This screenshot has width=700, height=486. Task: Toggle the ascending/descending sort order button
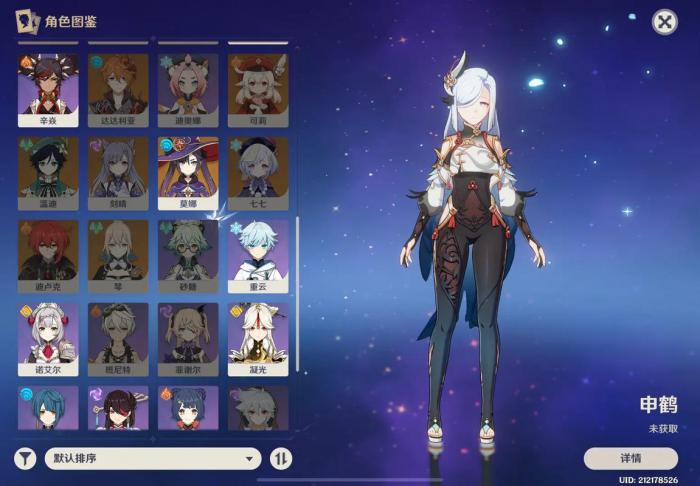tap(282, 459)
